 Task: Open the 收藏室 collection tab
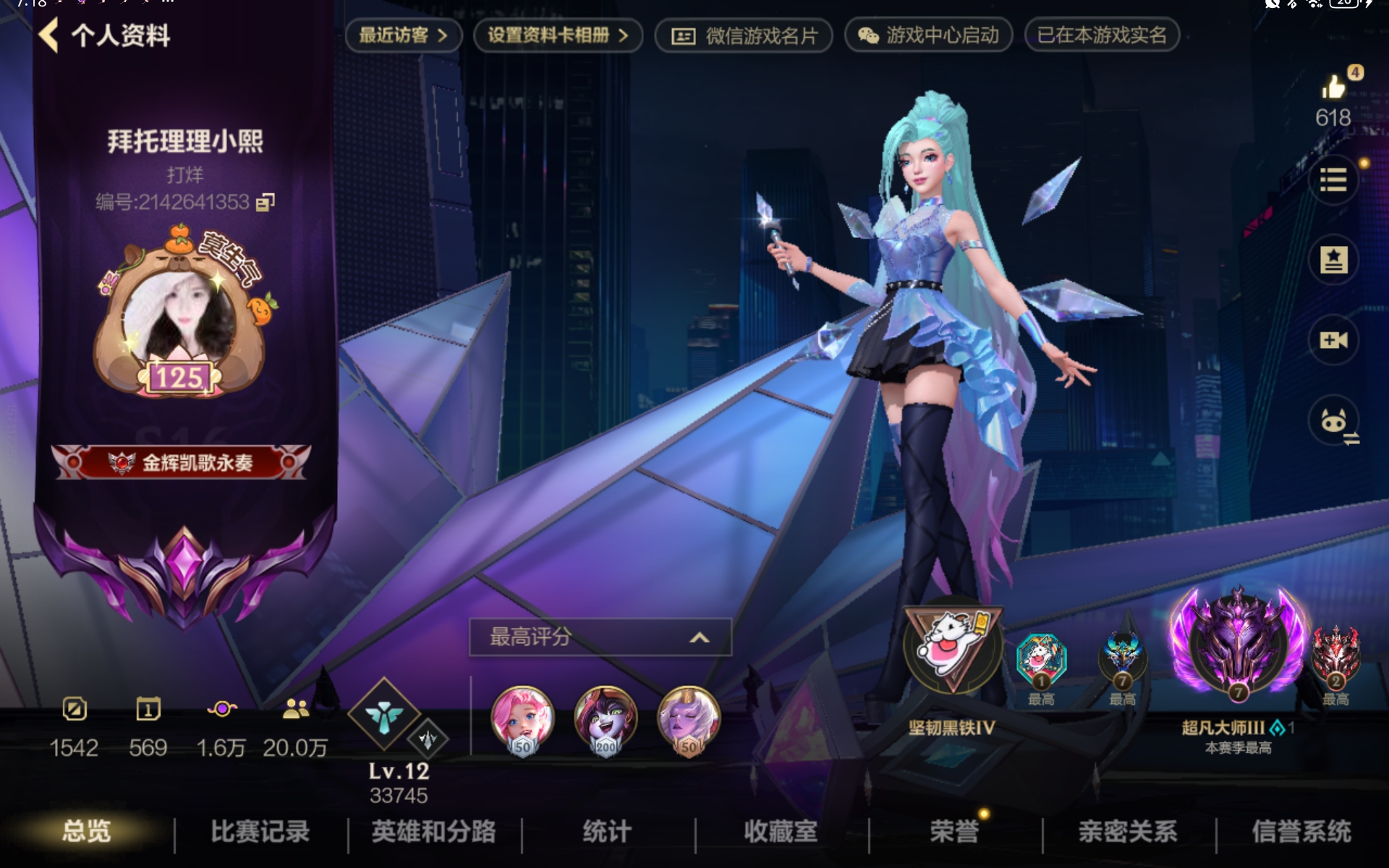point(779,832)
